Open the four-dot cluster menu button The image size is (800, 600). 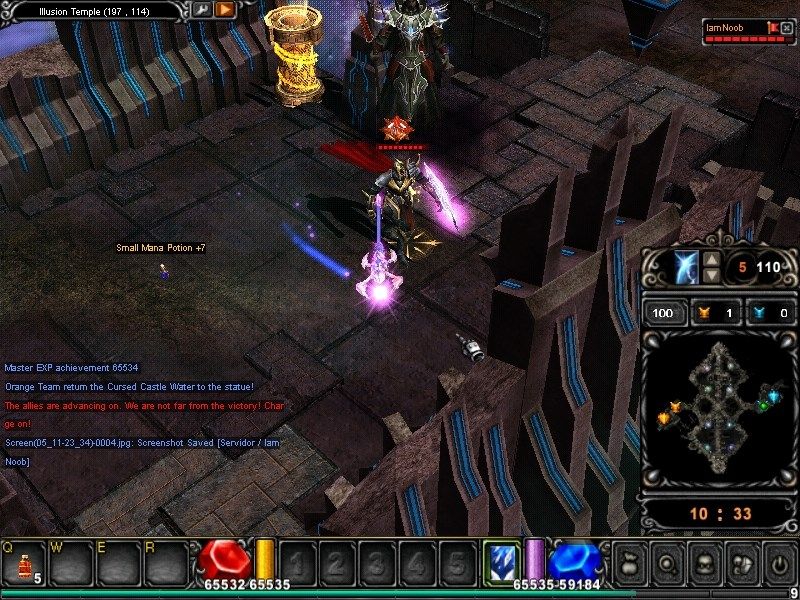pos(741,562)
